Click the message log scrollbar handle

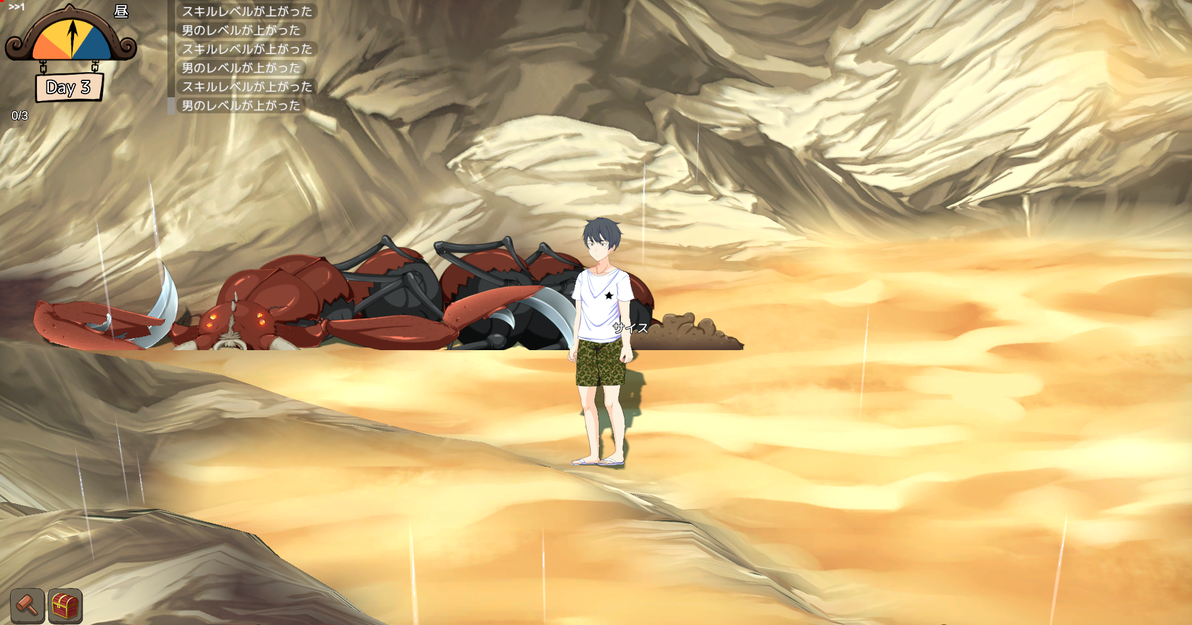tap(171, 105)
